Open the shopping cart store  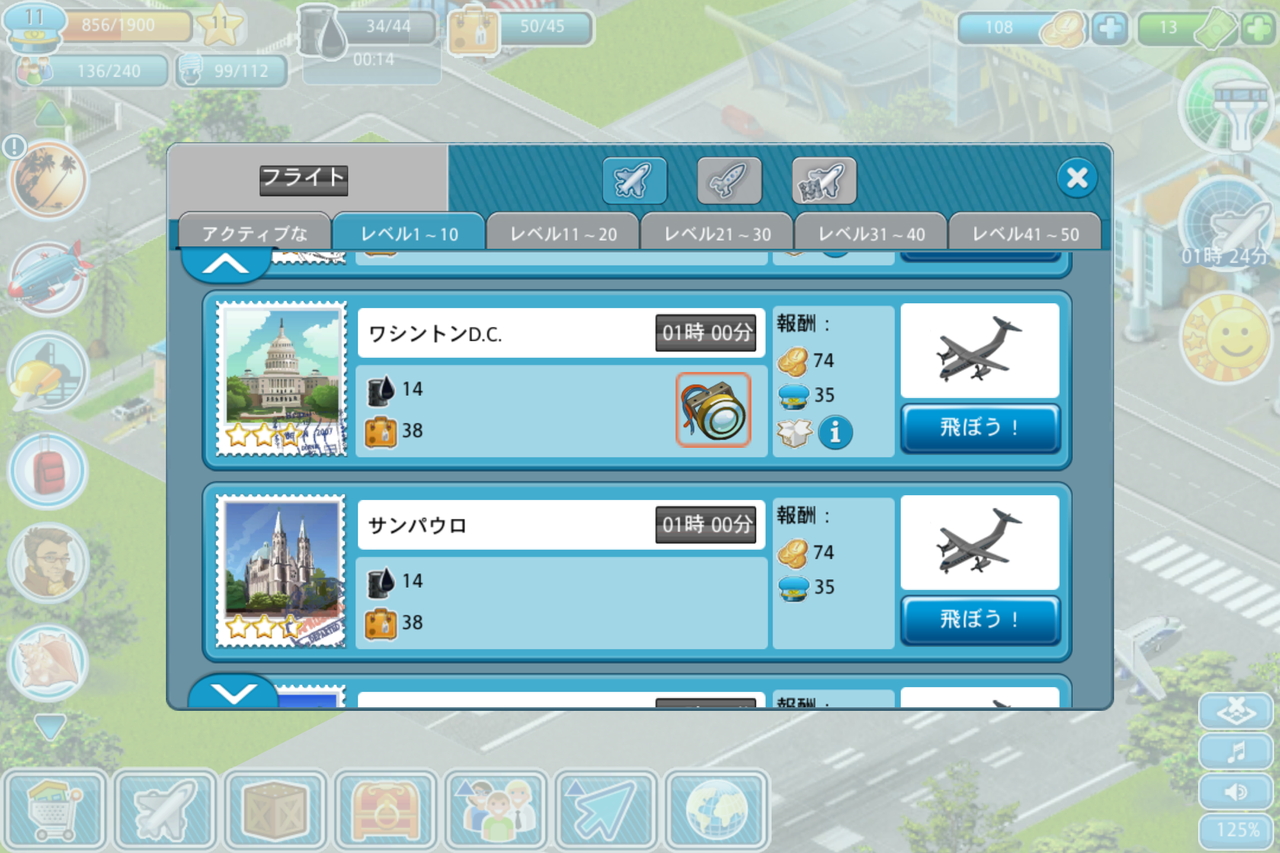coord(55,812)
